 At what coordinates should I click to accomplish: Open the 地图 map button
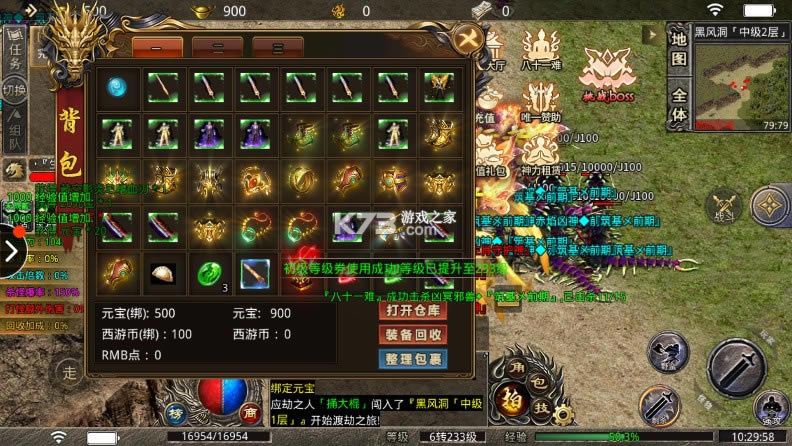[x=679, y=49]
